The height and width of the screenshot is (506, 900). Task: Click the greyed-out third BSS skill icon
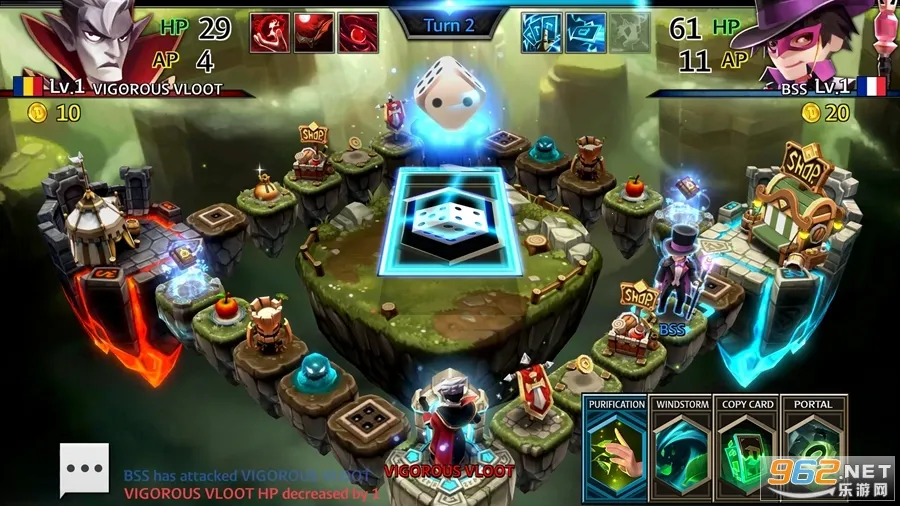click(x=629, y=32)
